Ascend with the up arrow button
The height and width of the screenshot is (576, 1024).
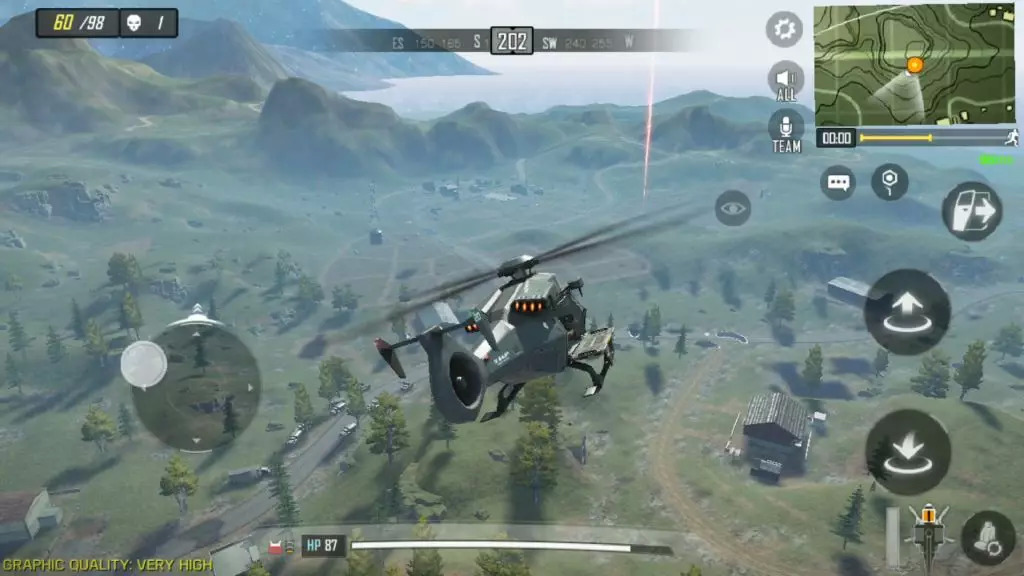[x=907, y=312]
